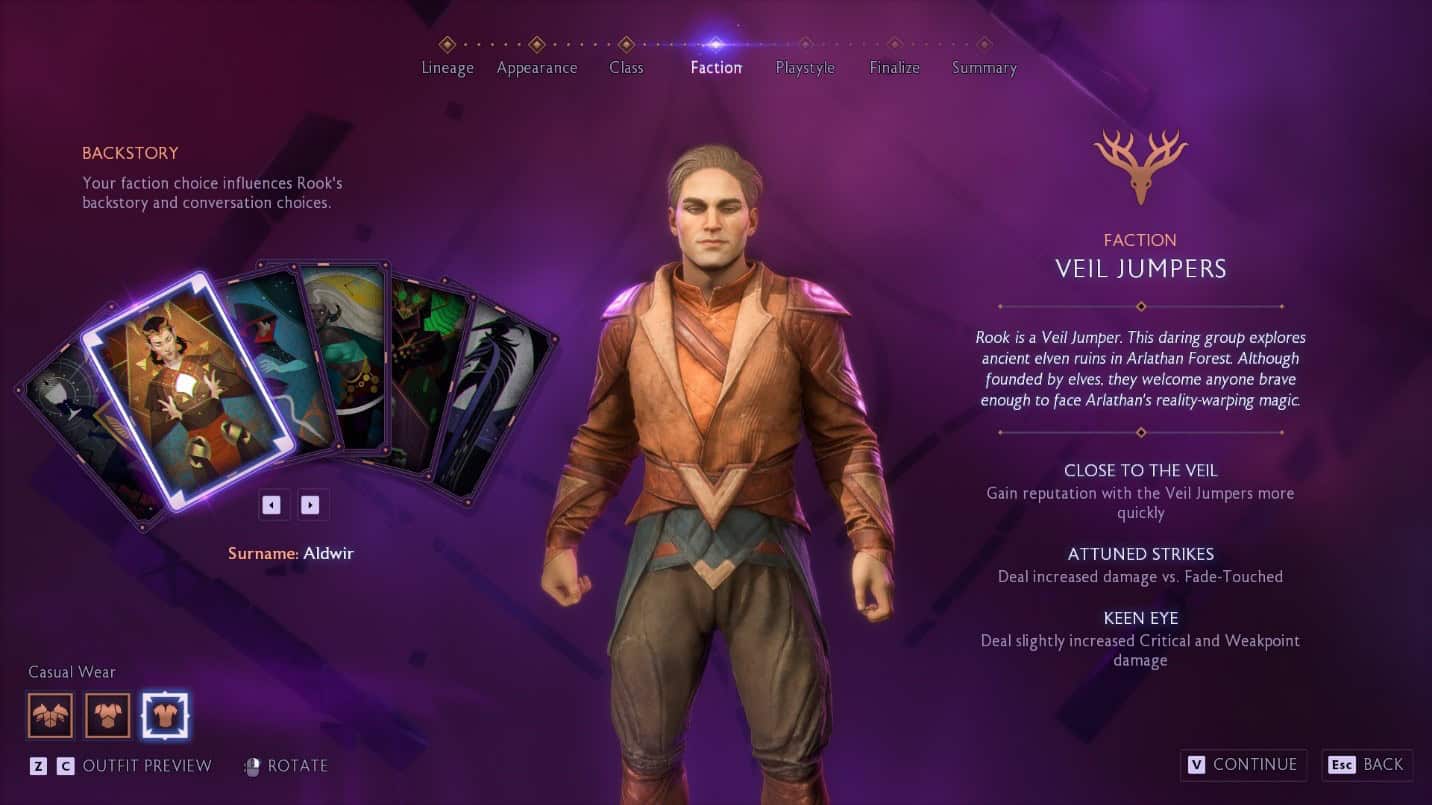Select the middle chestplate outfit icon

pos(108,715)
